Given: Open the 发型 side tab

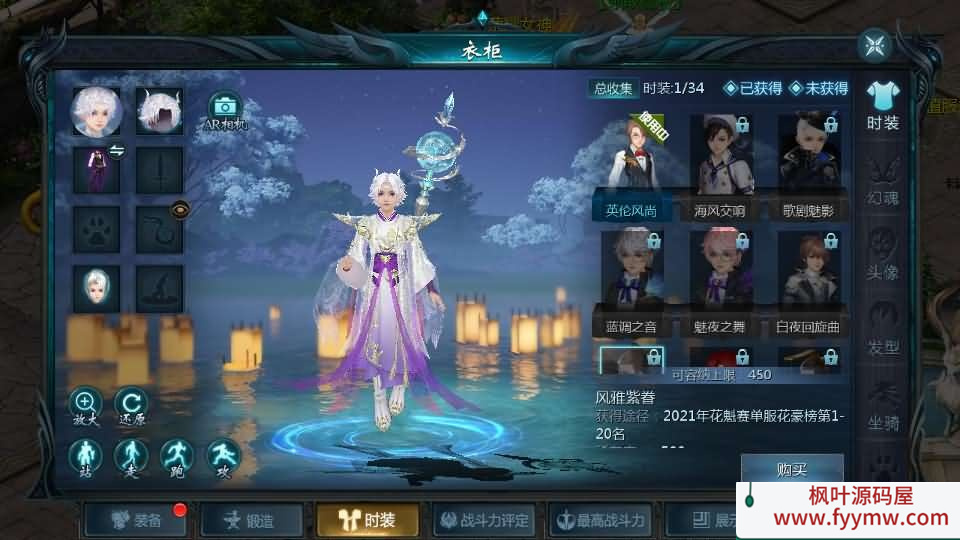Looking at the screenshot, I should click(882, 330).
